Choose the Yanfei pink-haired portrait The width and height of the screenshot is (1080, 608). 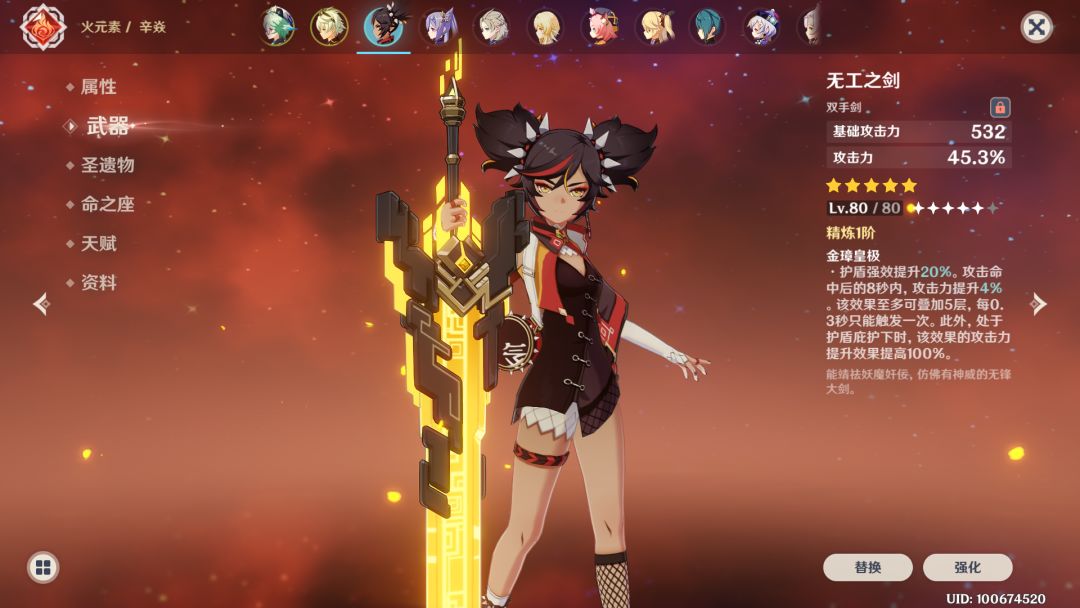(600, 27)
